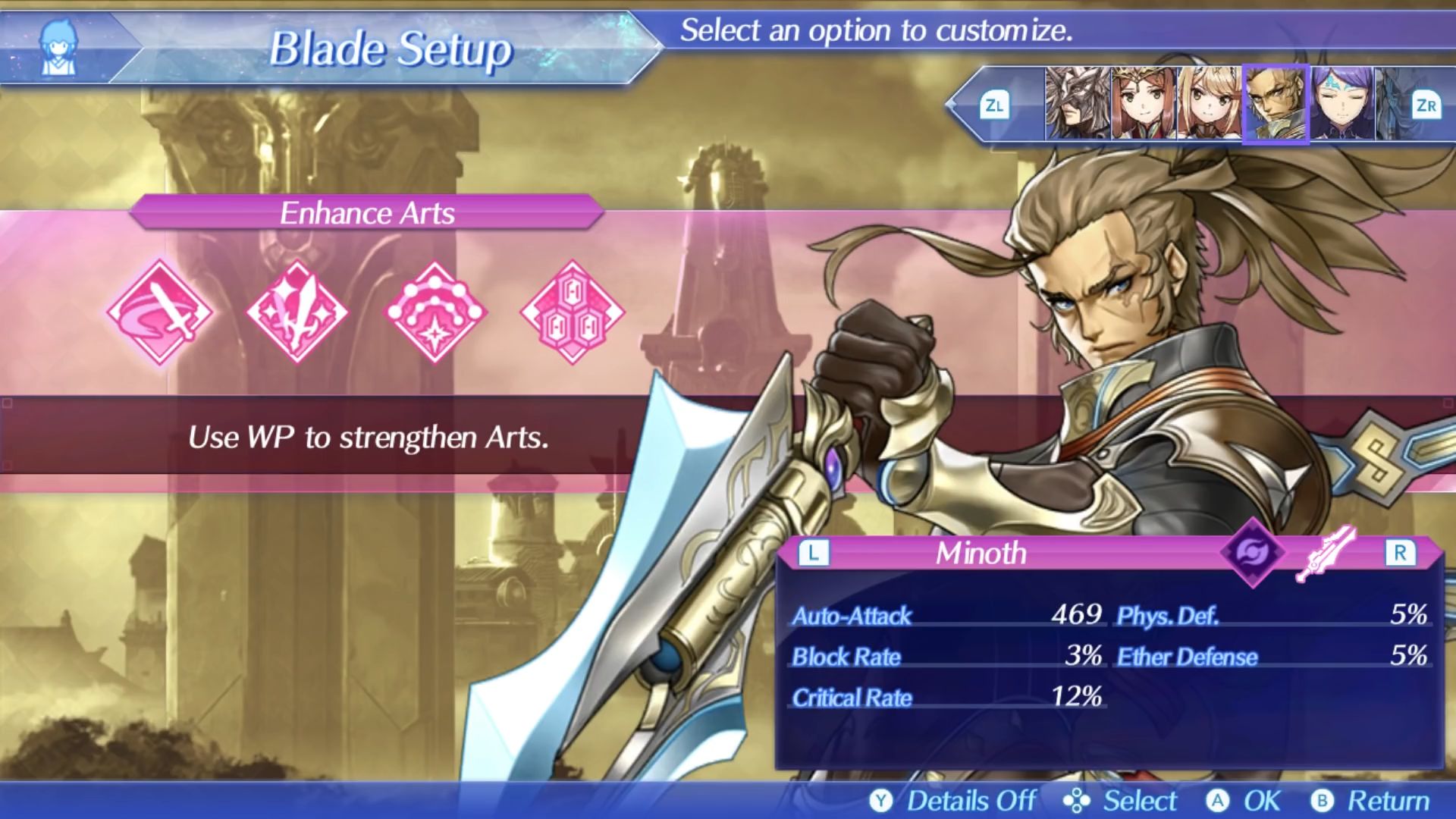This screenshot has width=1456, height=819.
Task: Select the blonde-haired blade portrait
Action: pyautogui.click(x=1209, y=104)
